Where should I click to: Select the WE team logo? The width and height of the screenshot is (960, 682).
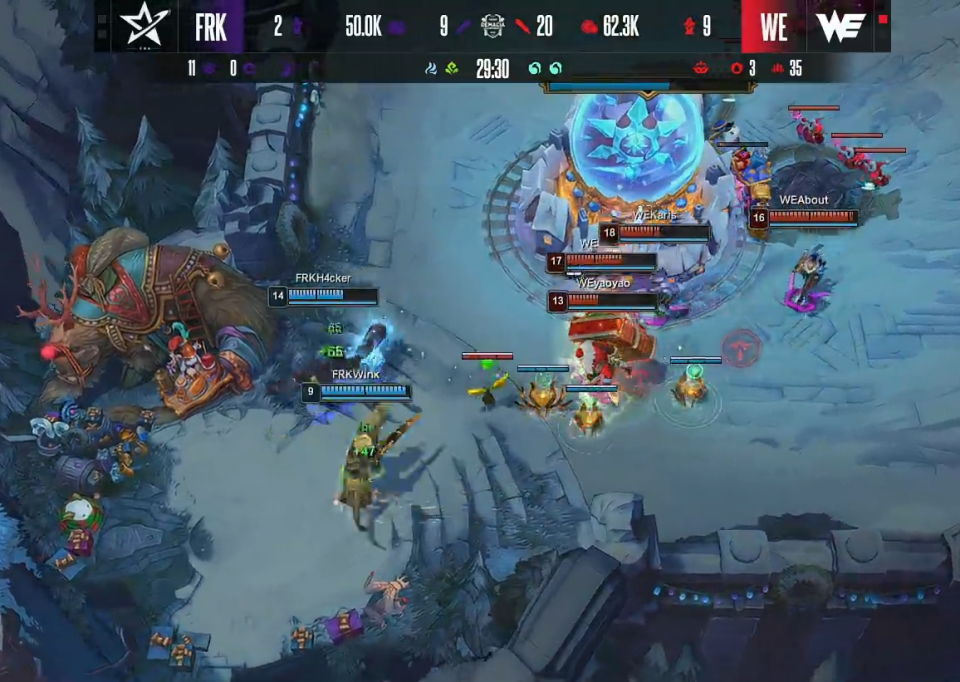[x=840, y=27]
